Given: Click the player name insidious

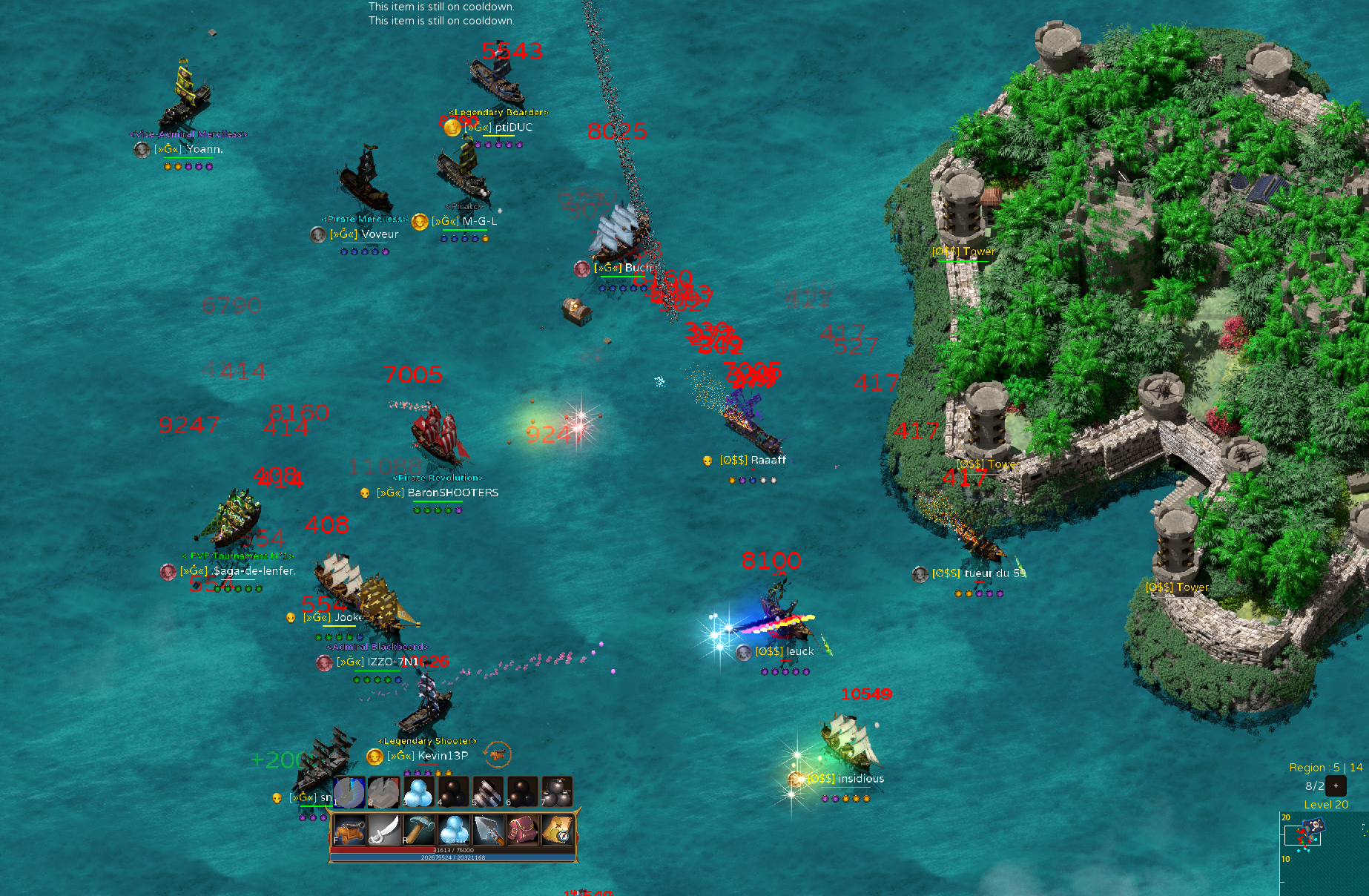Looking at the screenshot, I should pyautogui.click(x=861, y=778).
